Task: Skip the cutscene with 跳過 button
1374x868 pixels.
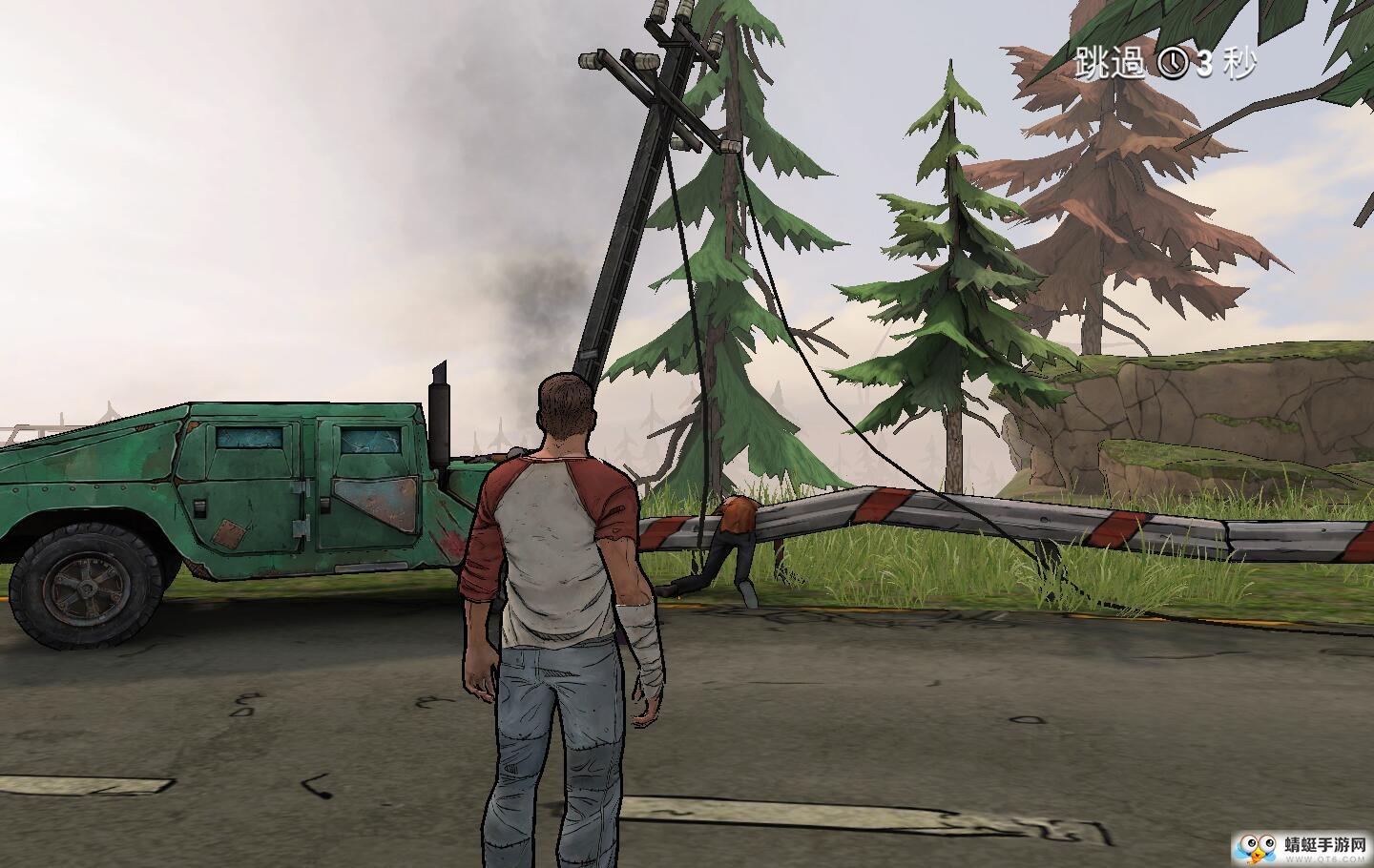Action: pos(1109,63)
